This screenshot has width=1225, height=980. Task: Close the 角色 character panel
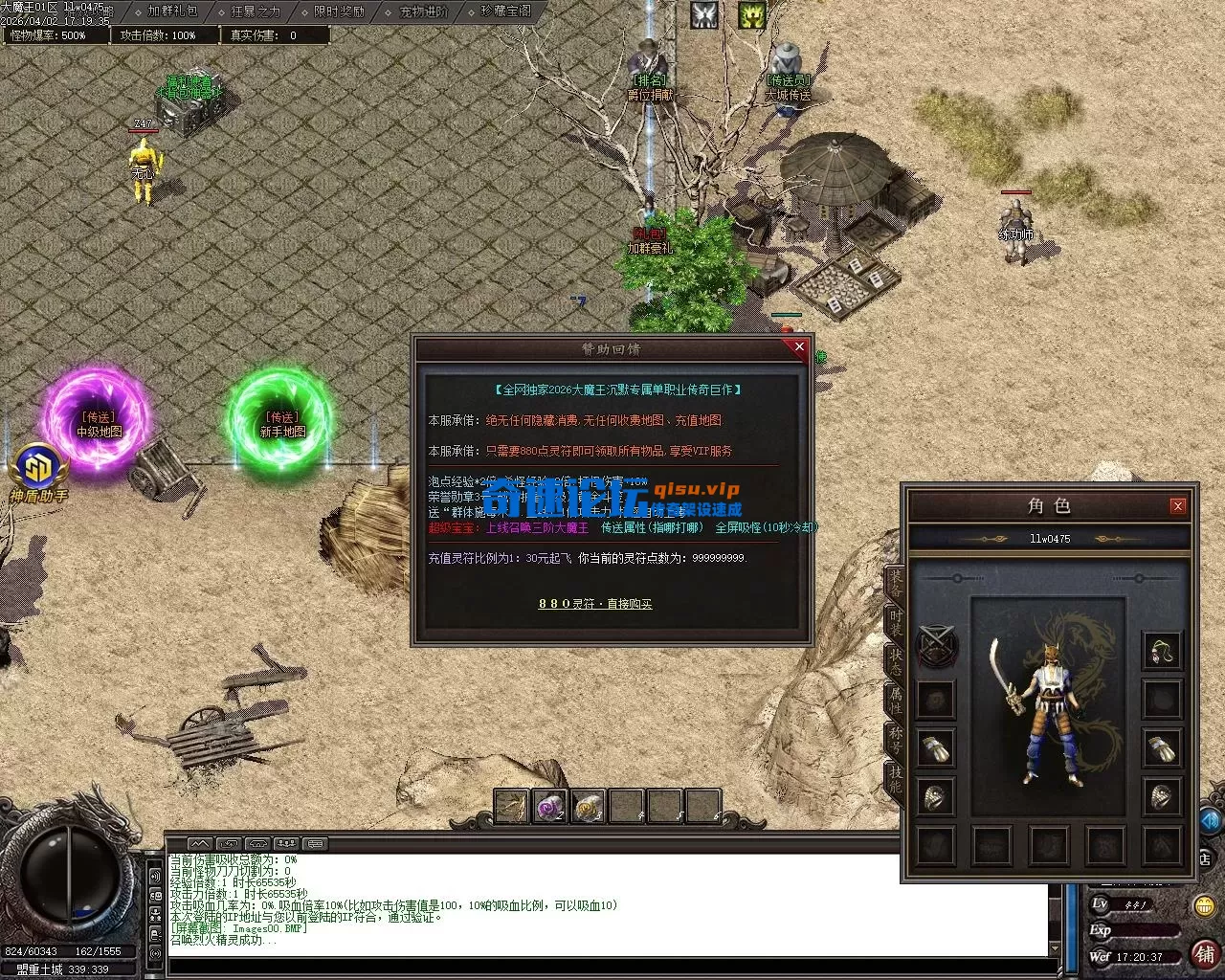coord(1178,506)
